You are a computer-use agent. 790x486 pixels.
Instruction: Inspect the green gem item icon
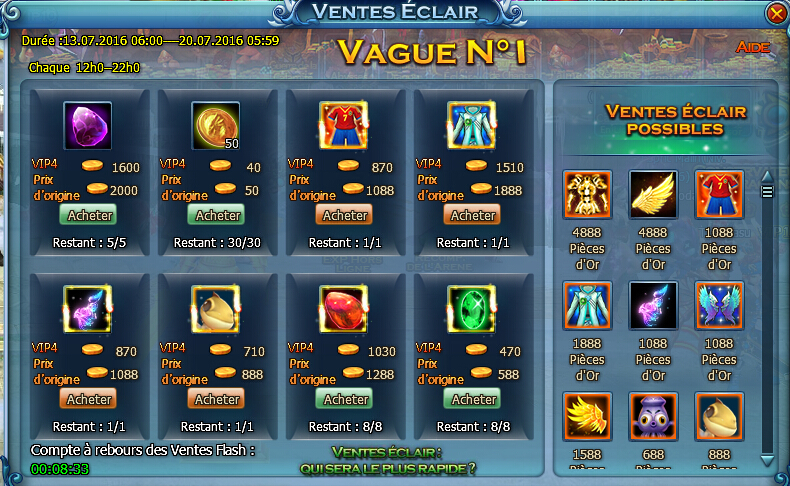pos(473,310)
